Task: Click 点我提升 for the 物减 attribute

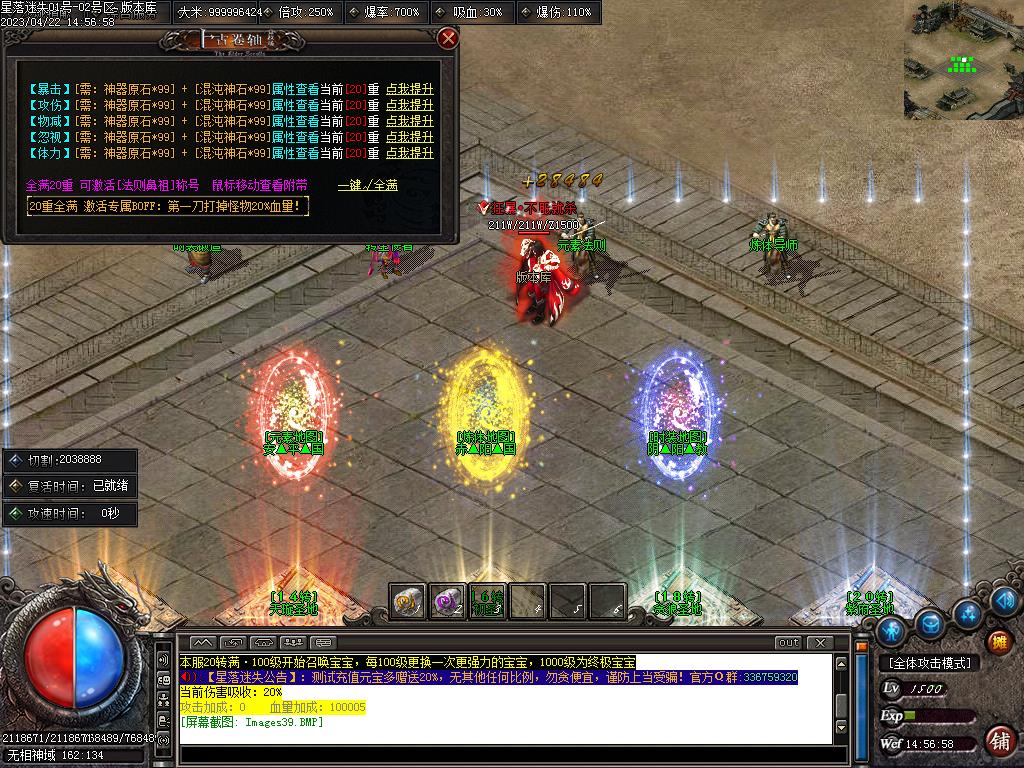Action: [410, 121]
